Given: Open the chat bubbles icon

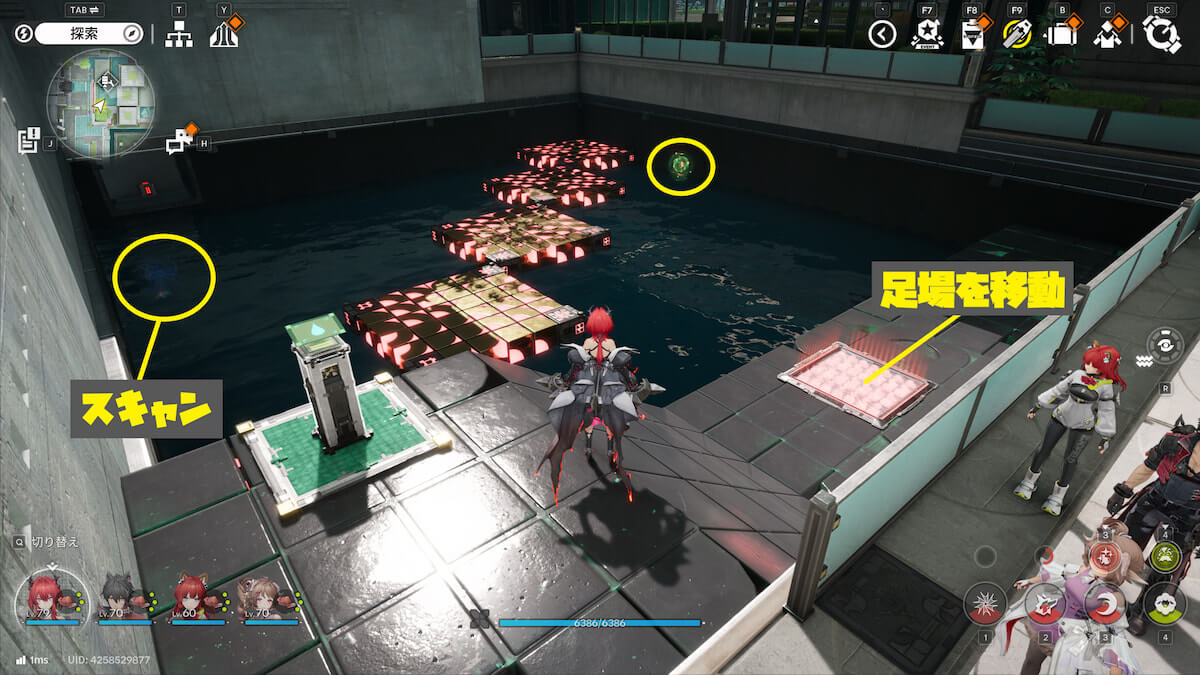Looking at the screenshot, I should 179,142.
